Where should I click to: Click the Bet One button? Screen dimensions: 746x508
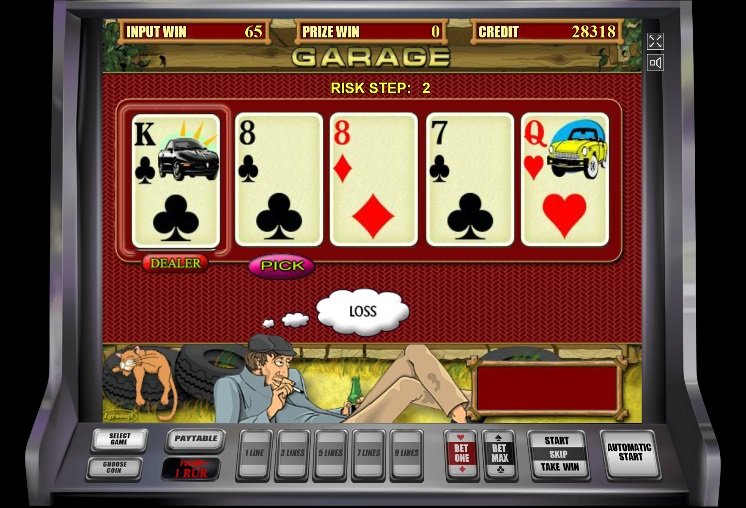[x=461, y=455]
